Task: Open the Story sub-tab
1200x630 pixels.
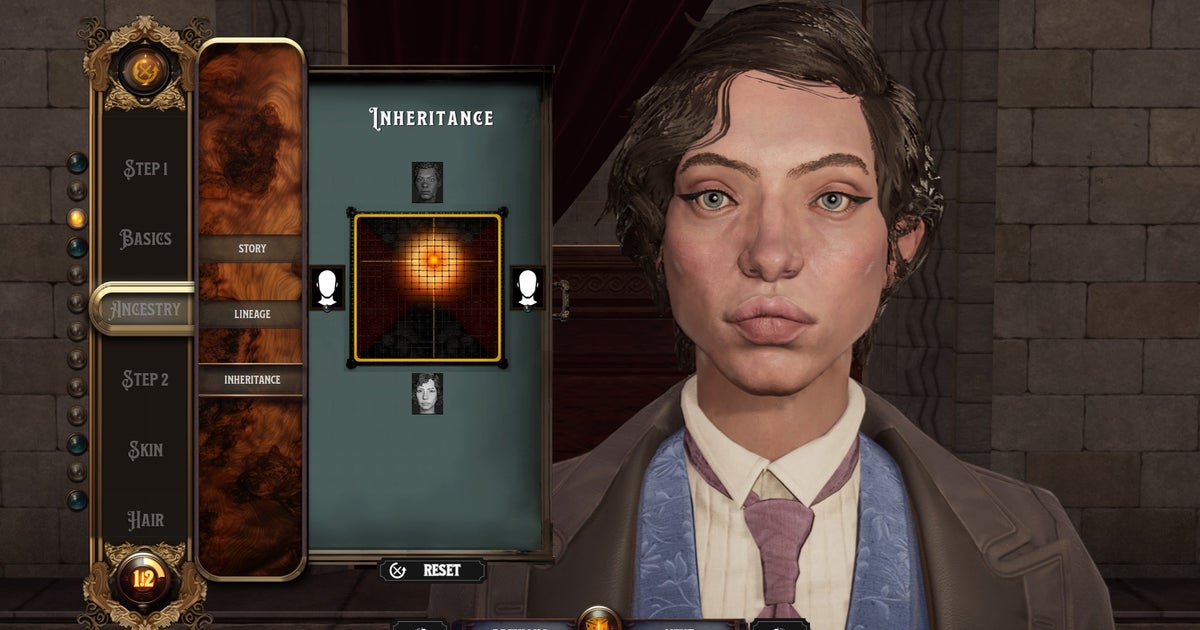Action: click(251, 248)
